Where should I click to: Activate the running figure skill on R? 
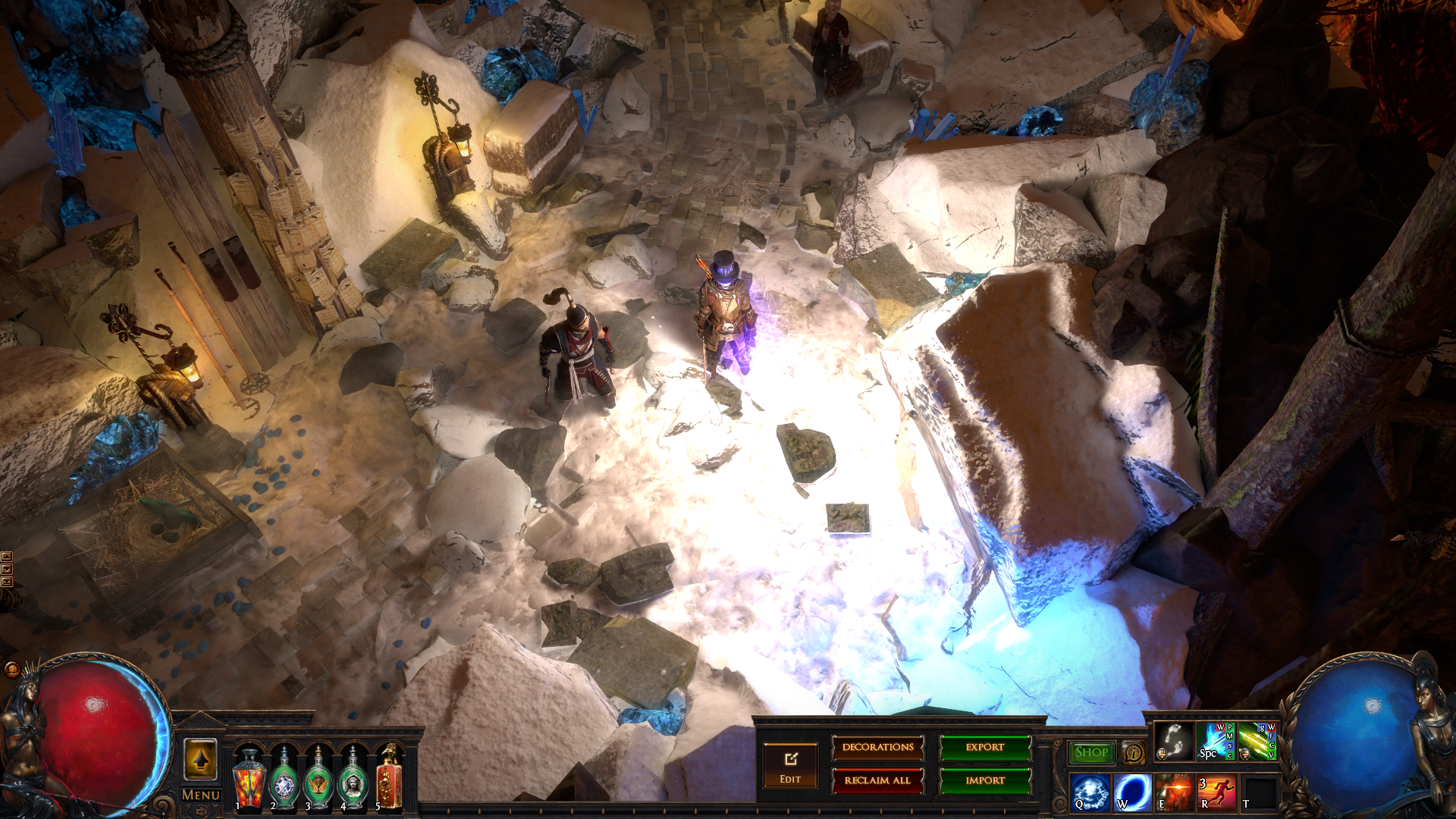(1216, 792)
